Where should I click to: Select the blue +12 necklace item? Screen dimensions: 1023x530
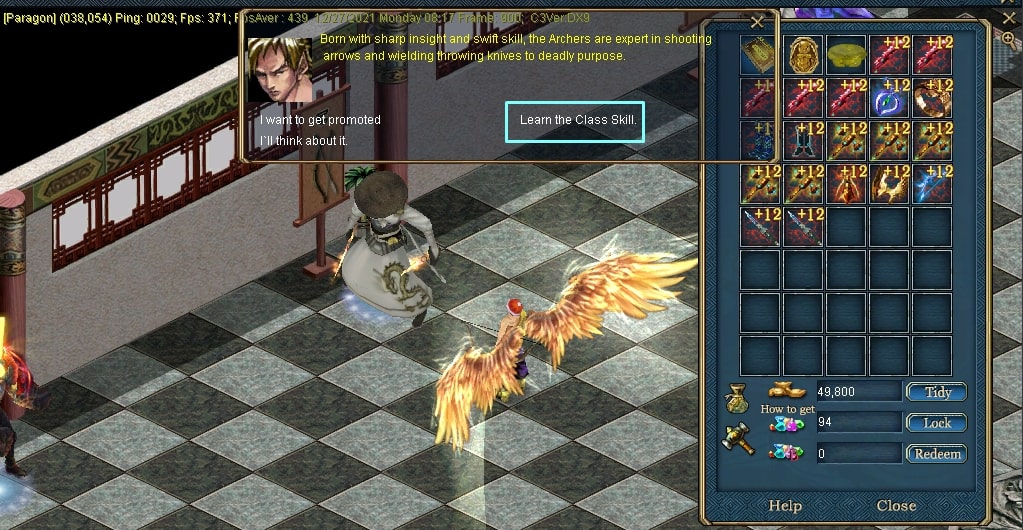pos(889,98)
